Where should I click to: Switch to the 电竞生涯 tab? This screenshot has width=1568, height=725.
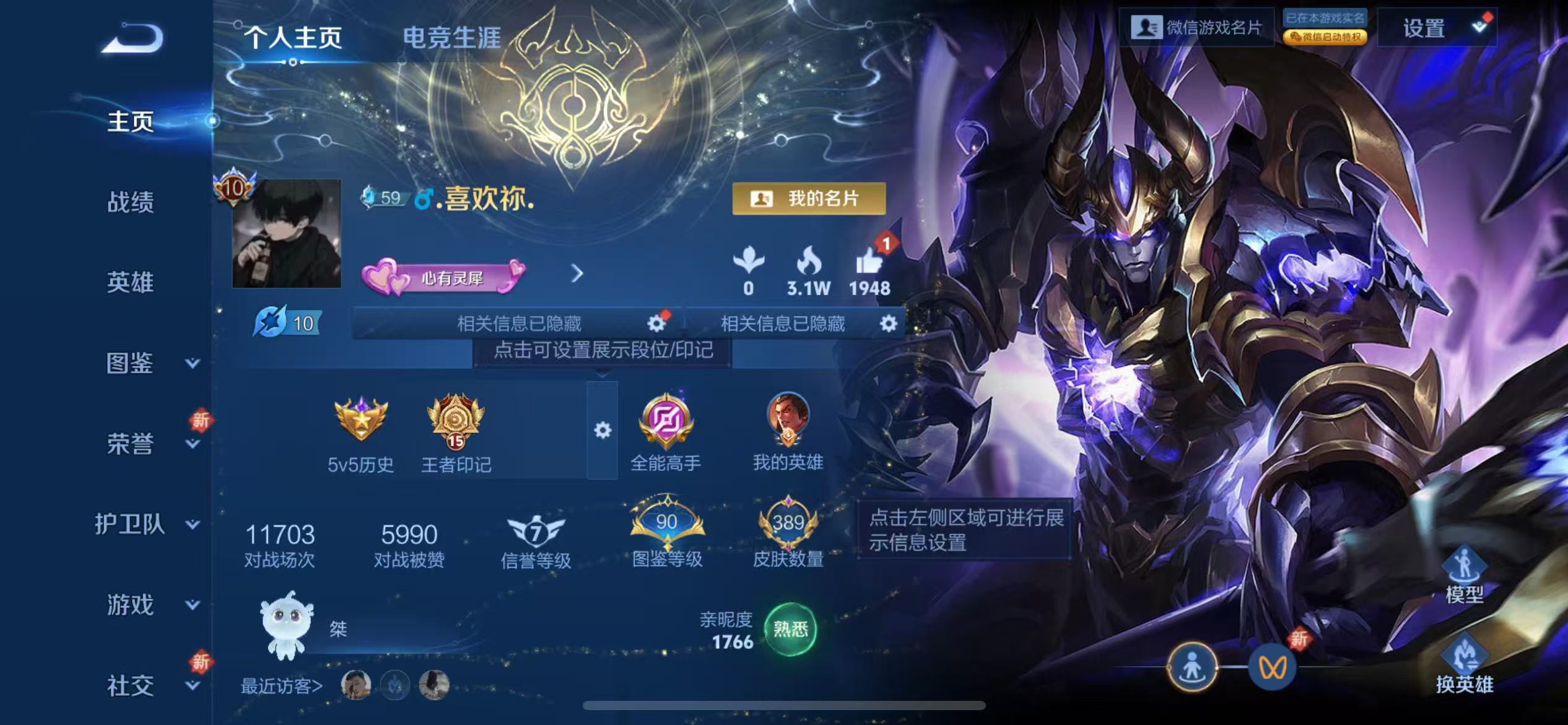coord(454,37)
